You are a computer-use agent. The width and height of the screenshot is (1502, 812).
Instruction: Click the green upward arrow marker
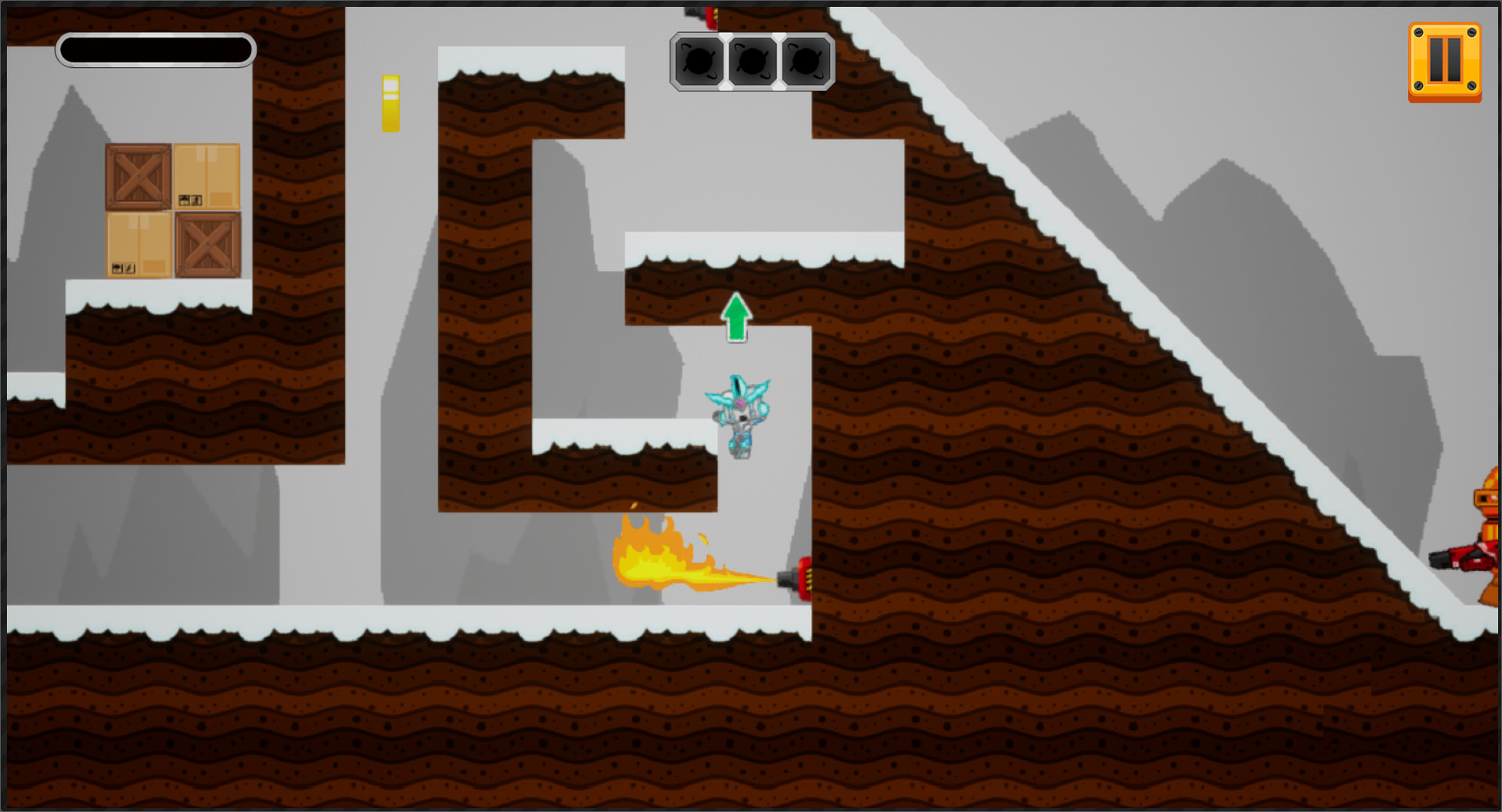pyautogui.click(x=735, y=318)
